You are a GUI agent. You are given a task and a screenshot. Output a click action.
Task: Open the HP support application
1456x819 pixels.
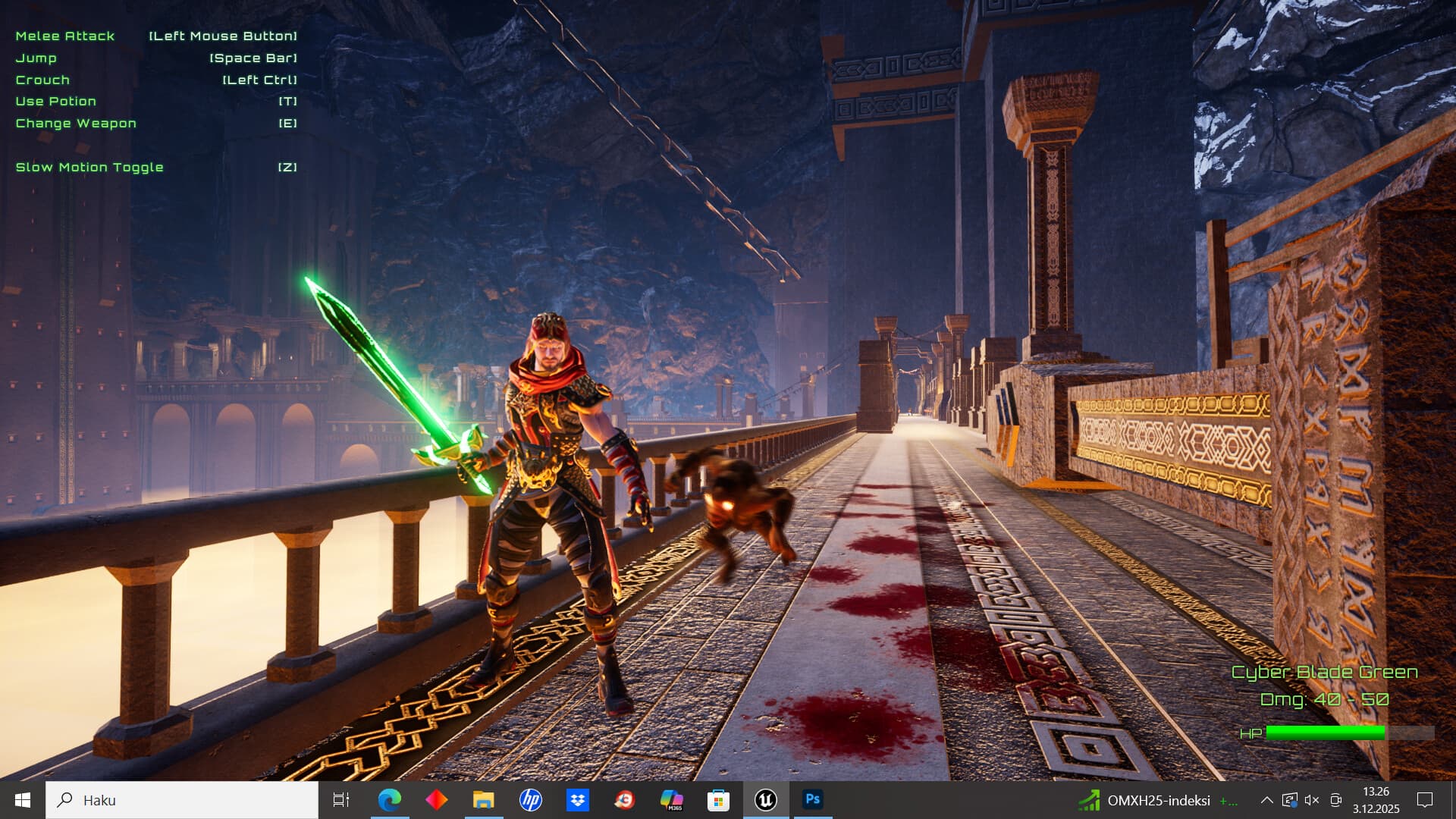(531, 799)
